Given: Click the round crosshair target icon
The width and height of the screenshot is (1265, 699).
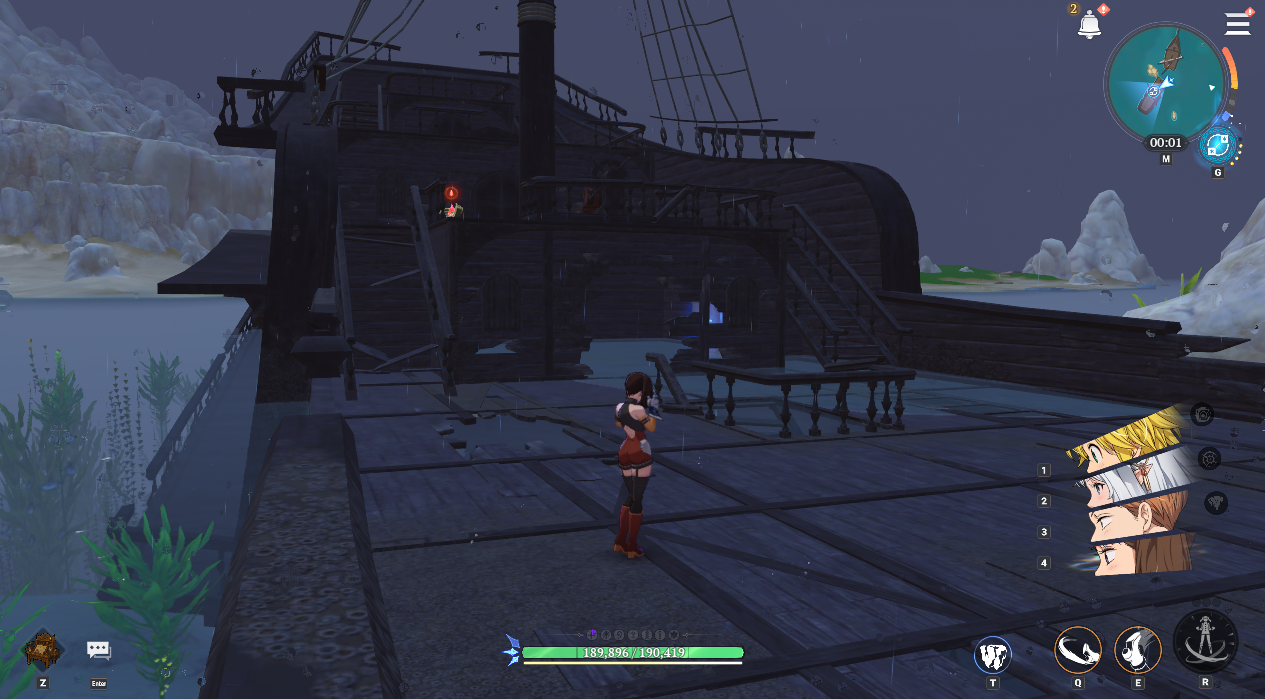Looking at the screenshot, I should 1210,458.
